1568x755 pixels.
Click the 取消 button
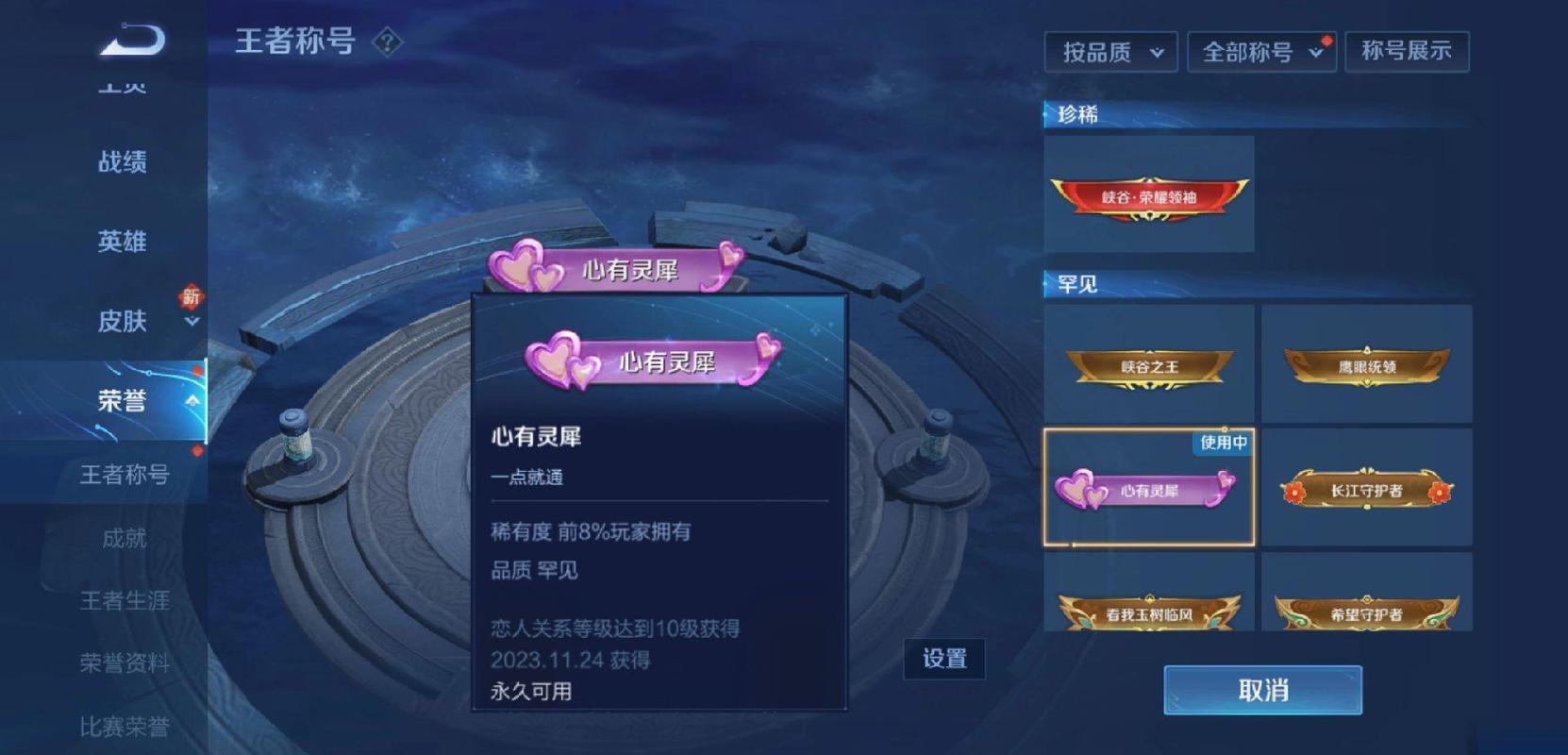click(x=1261, y=691)
